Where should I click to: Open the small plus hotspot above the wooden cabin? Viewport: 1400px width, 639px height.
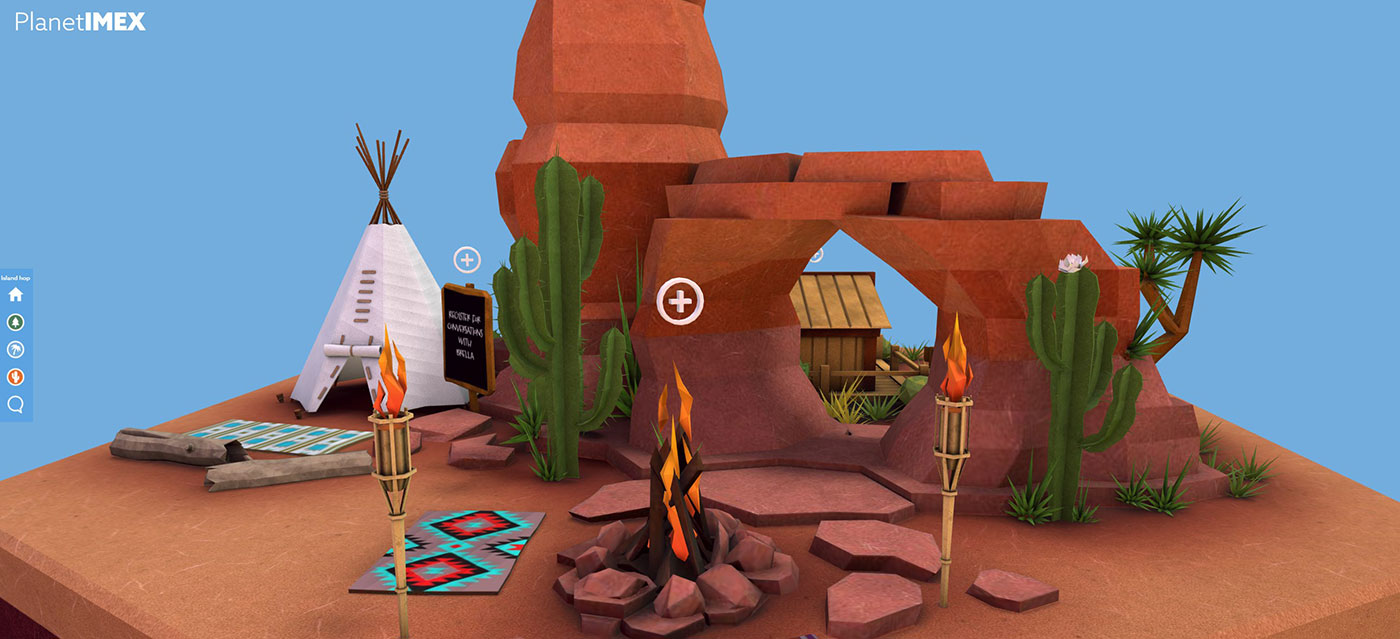point(816,254)
